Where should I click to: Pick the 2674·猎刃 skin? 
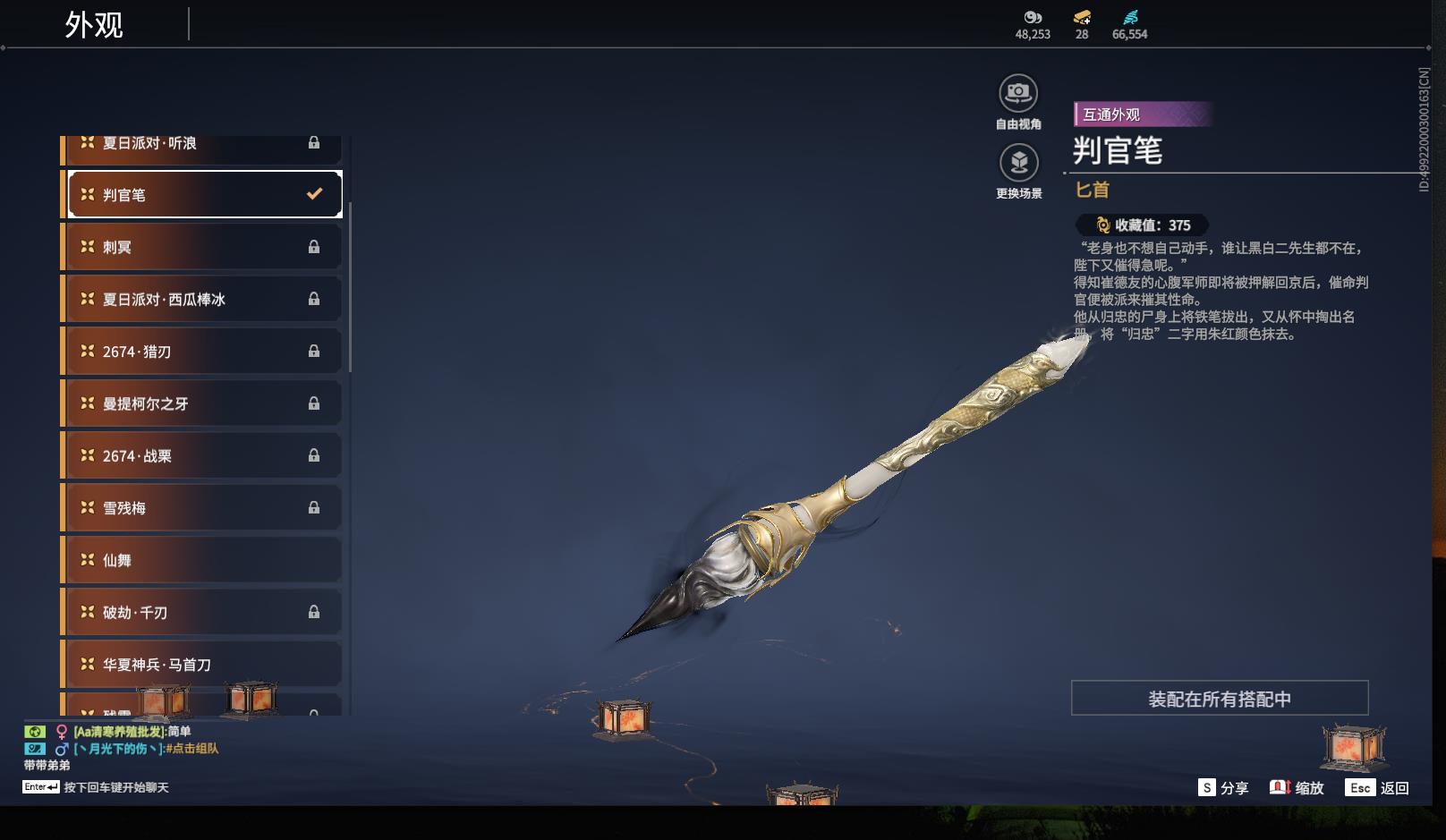[204, 352]
